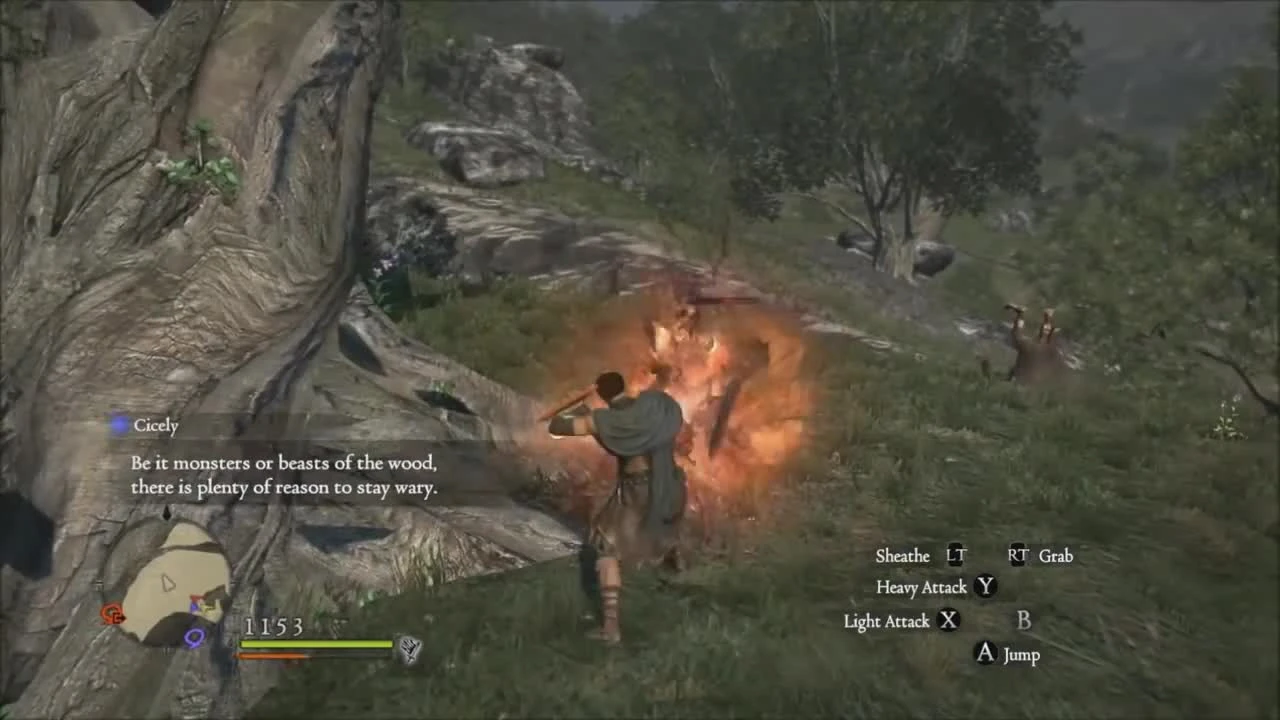Click Cicely's blue speaker icon
Screen dimensions: 1280x720
coord(119,425)
